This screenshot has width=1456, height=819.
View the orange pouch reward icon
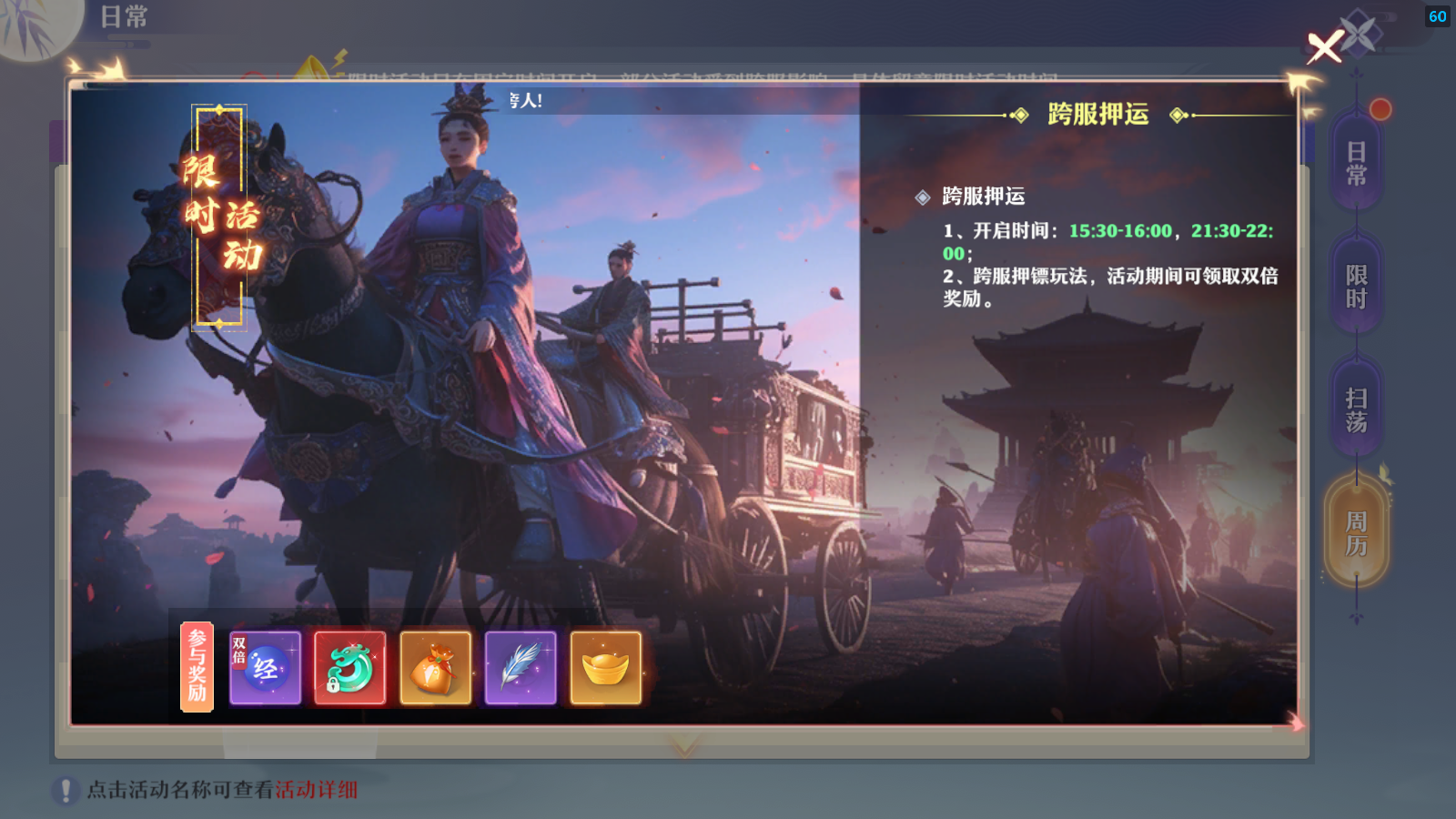tap(436, 669)
